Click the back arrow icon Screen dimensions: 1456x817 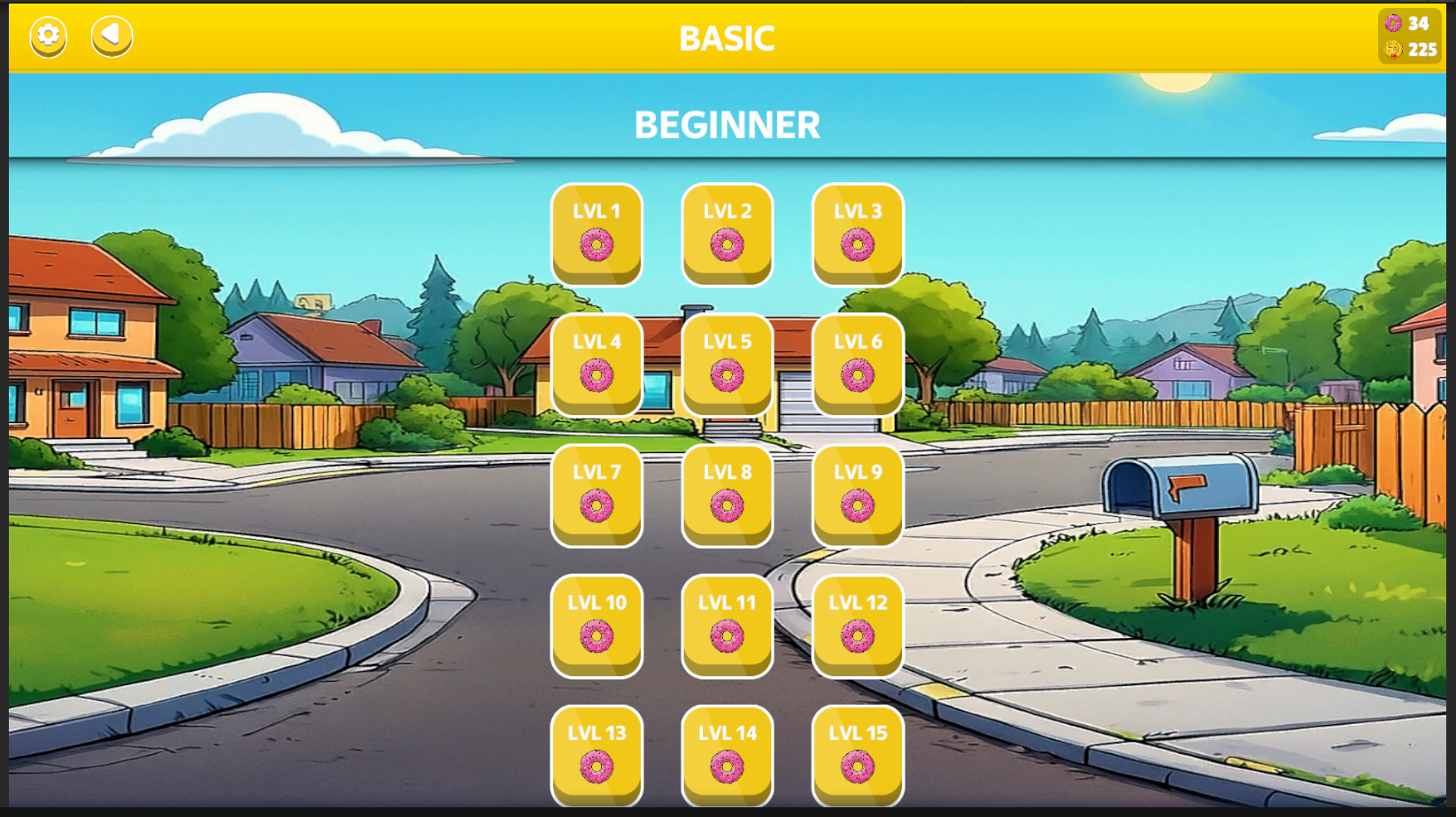click(x=110, y=36)
